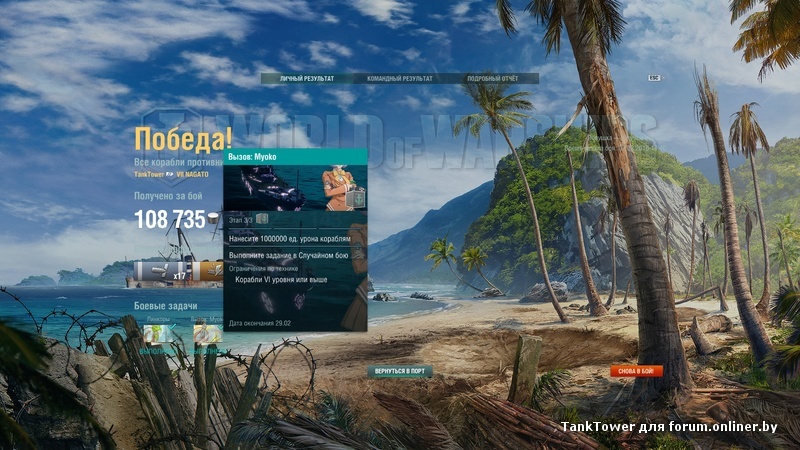Image resolution: width=800 pixels, height=450 pixels.
Task: Select the first completed combat mission thumbnail
Action: 159,334
